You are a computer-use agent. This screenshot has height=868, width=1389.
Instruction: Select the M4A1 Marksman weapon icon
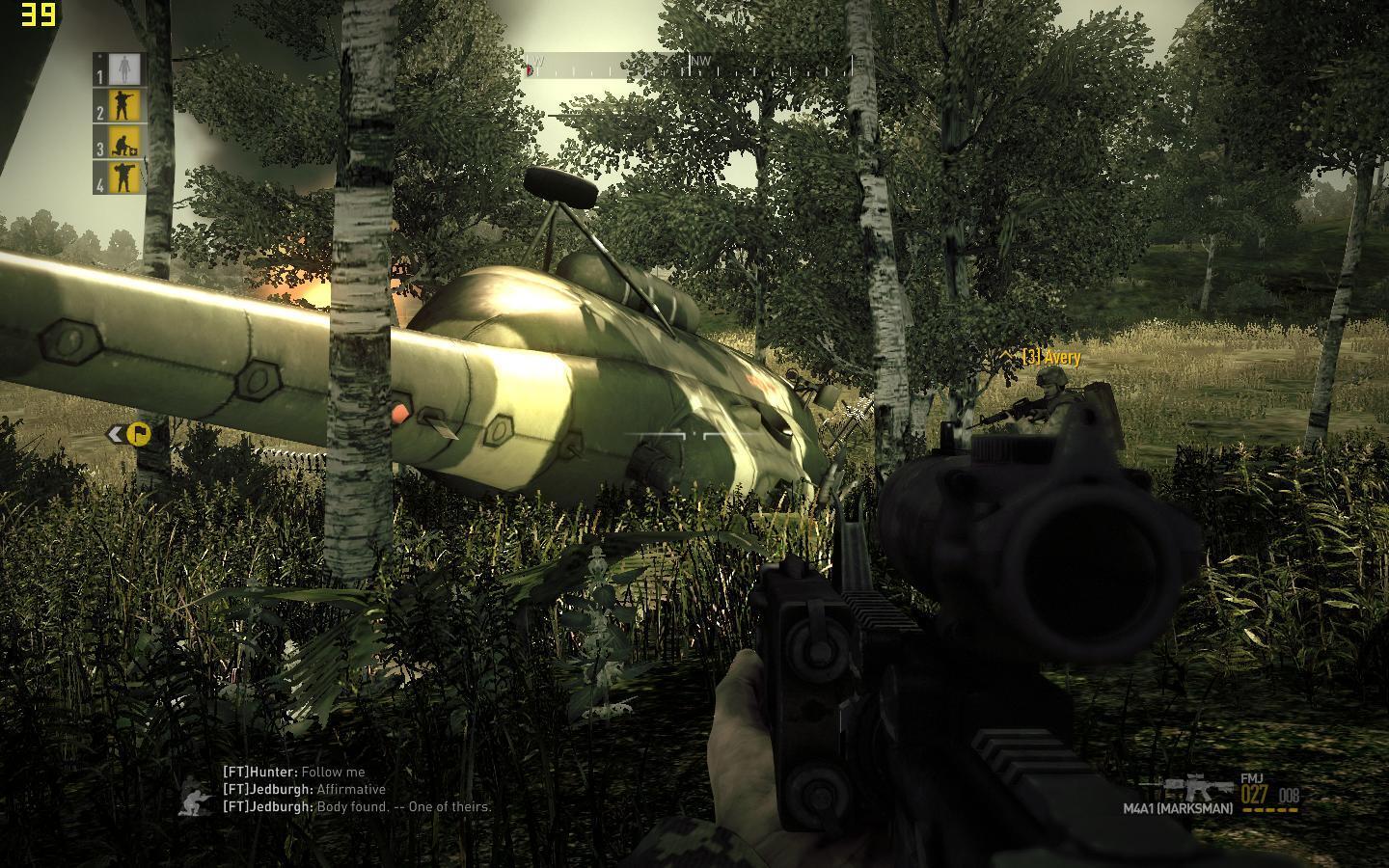point(1199,791)
